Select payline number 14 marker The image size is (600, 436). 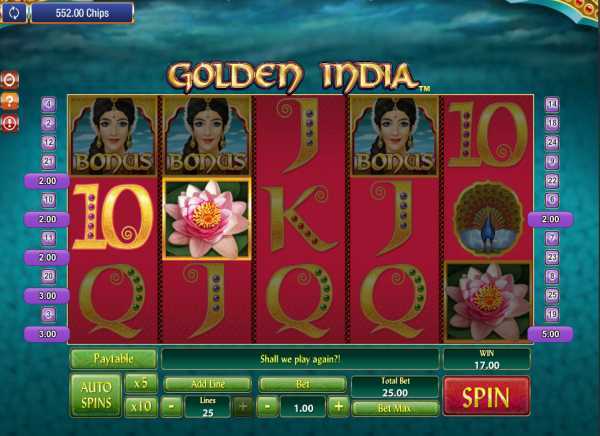pos(552,104)
